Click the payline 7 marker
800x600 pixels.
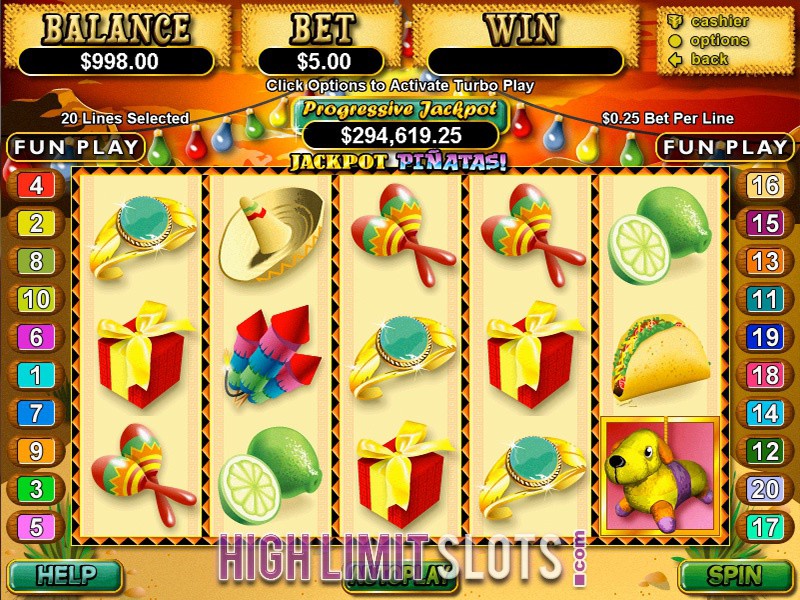(36, 413)
